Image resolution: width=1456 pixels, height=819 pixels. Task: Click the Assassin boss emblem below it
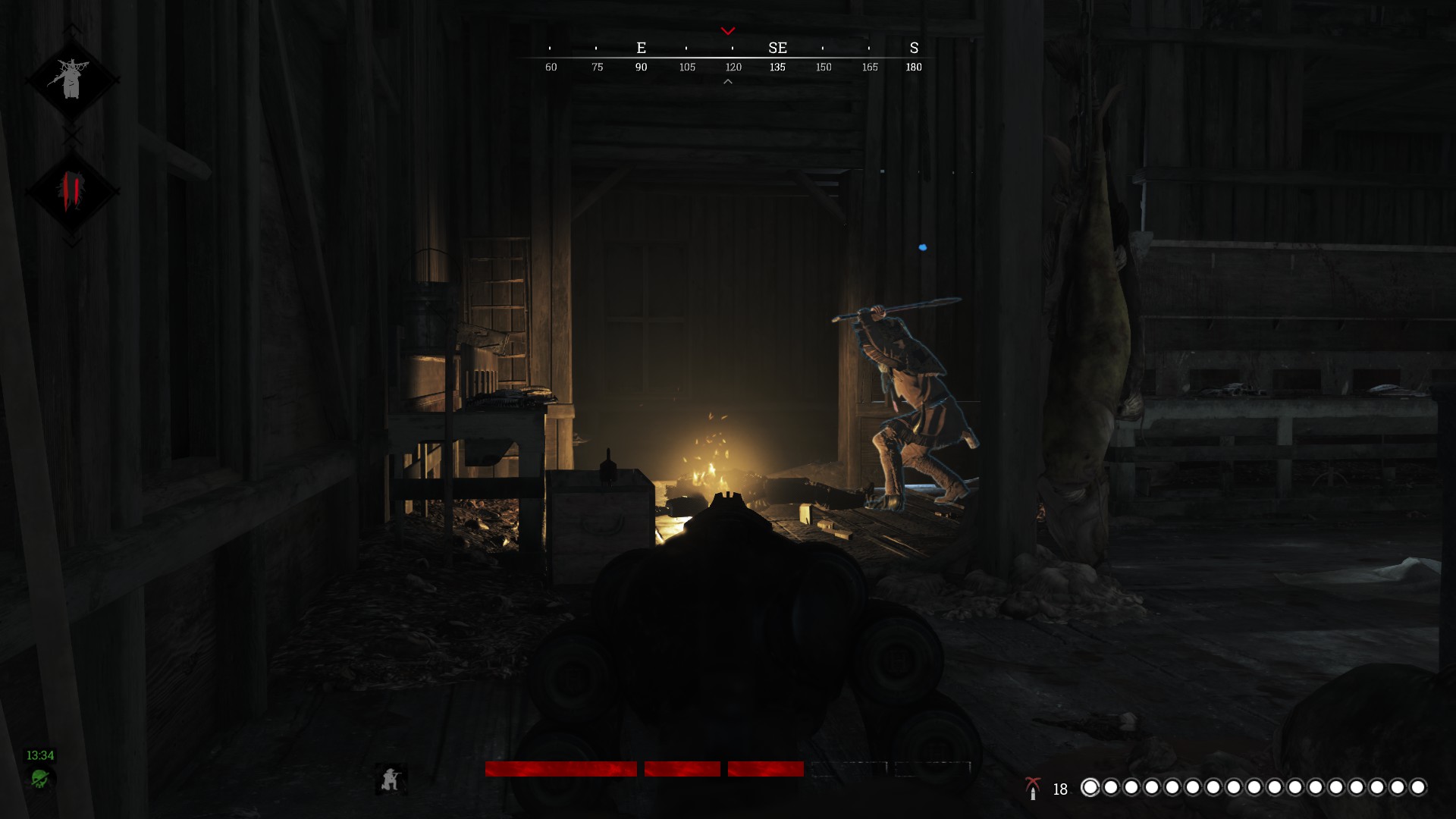(72, 190)
